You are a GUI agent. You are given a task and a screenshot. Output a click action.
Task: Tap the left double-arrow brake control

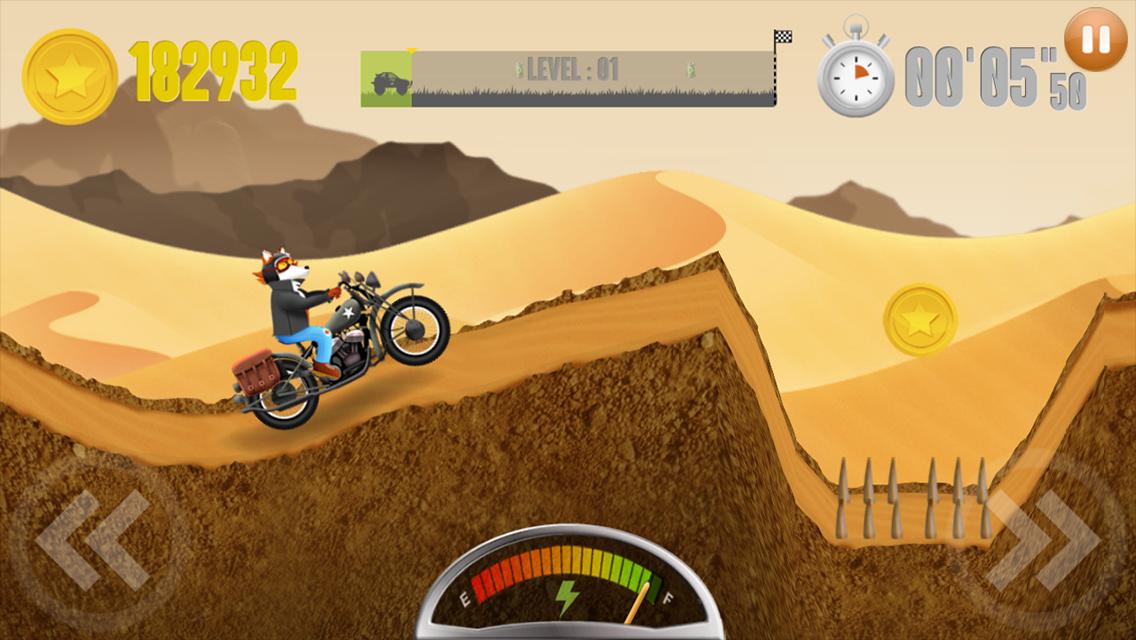pos(93,540)
